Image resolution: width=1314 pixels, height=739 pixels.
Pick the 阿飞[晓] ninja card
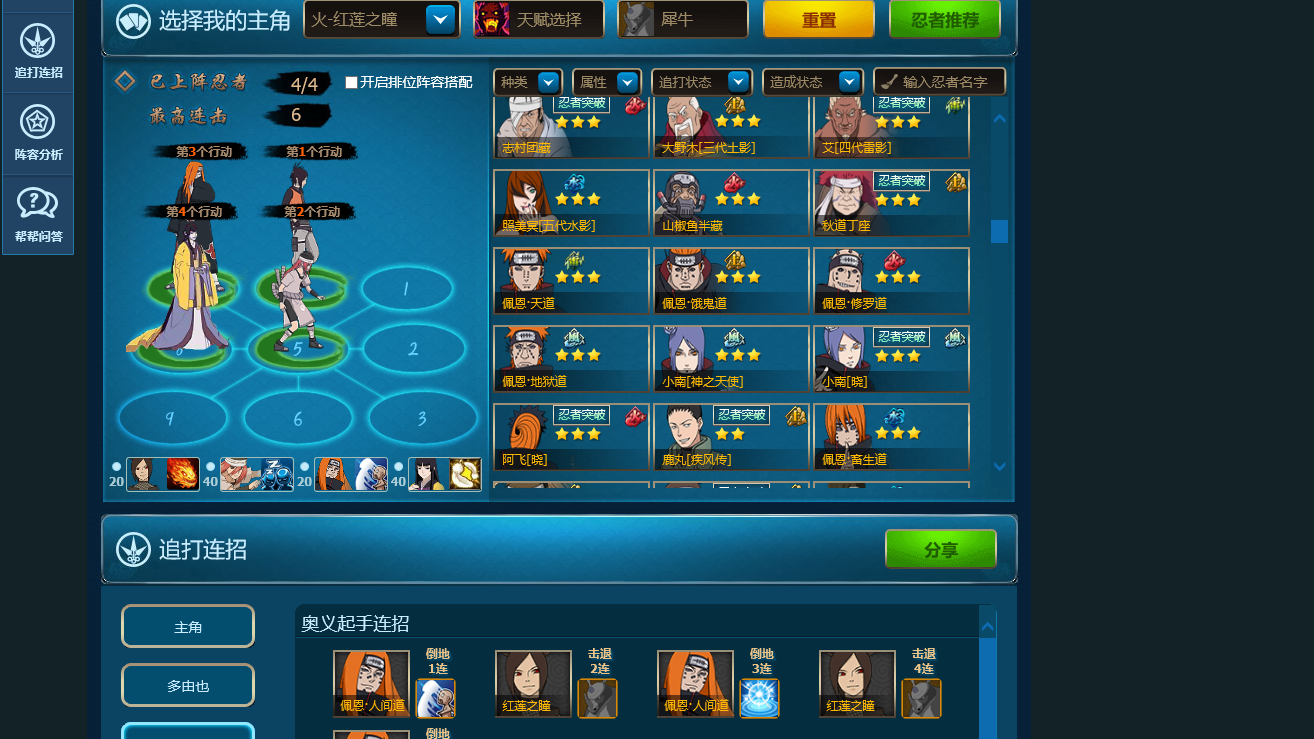pyautogui.click(x=571, y=437)
